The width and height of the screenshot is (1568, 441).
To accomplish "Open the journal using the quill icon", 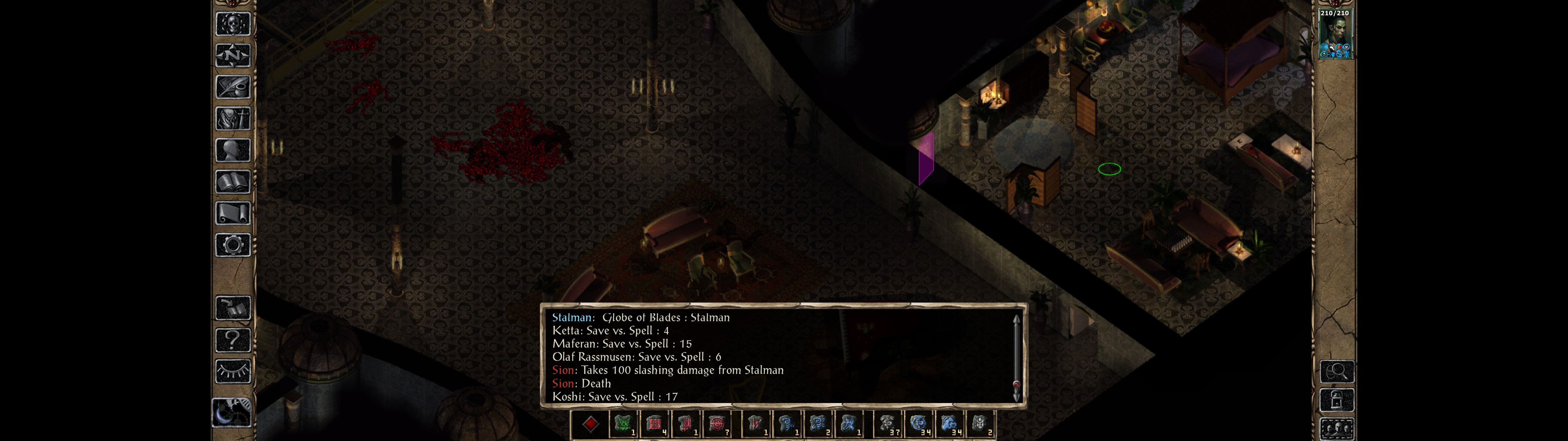I will pos(232,87).
